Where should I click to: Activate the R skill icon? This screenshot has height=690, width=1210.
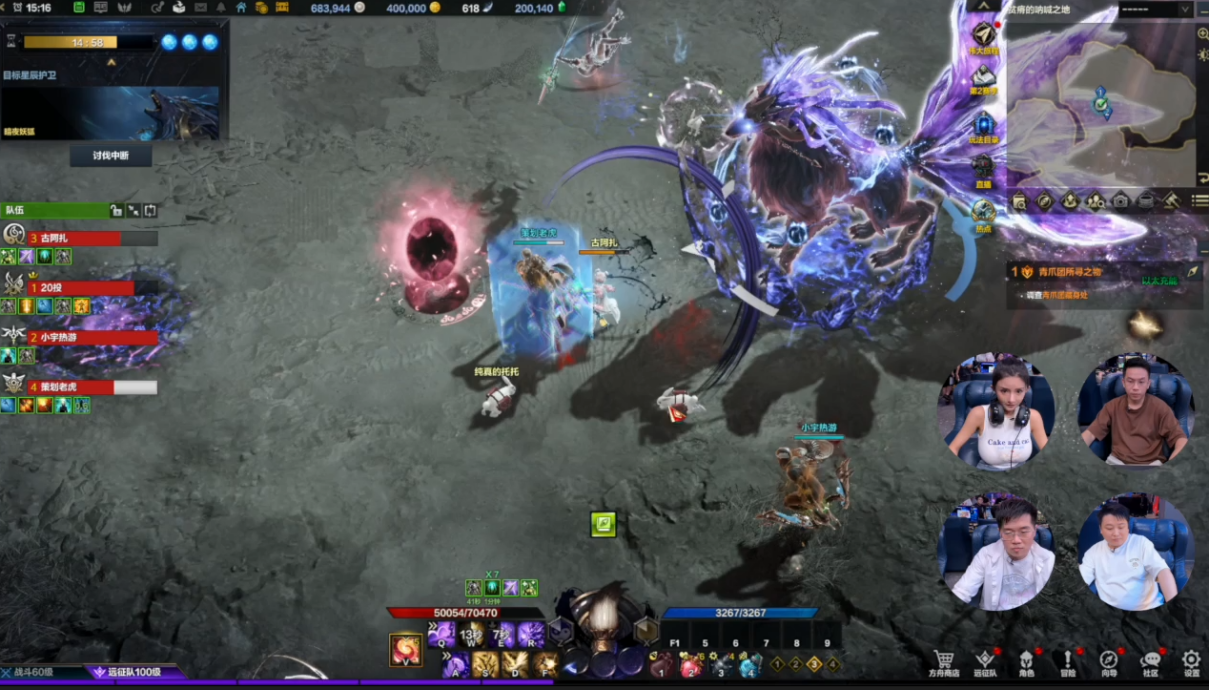point(531,634)
